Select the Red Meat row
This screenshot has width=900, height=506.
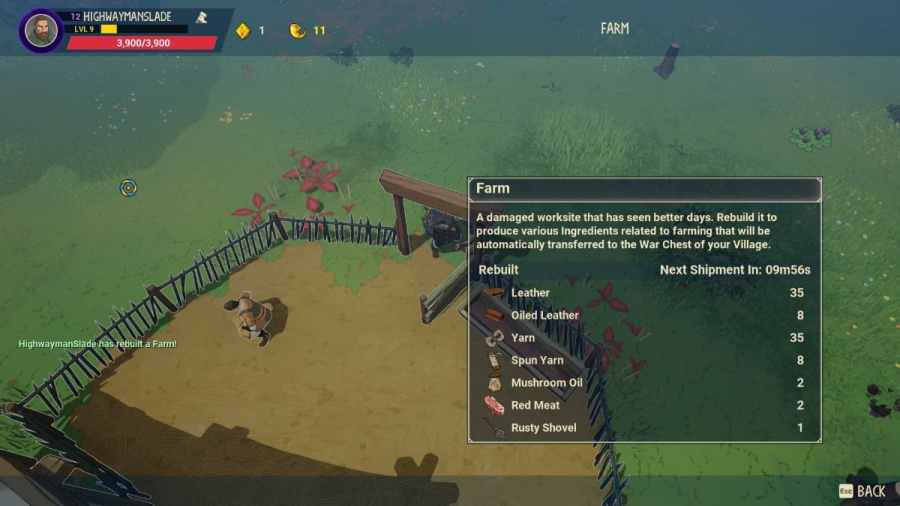point(645,405)
